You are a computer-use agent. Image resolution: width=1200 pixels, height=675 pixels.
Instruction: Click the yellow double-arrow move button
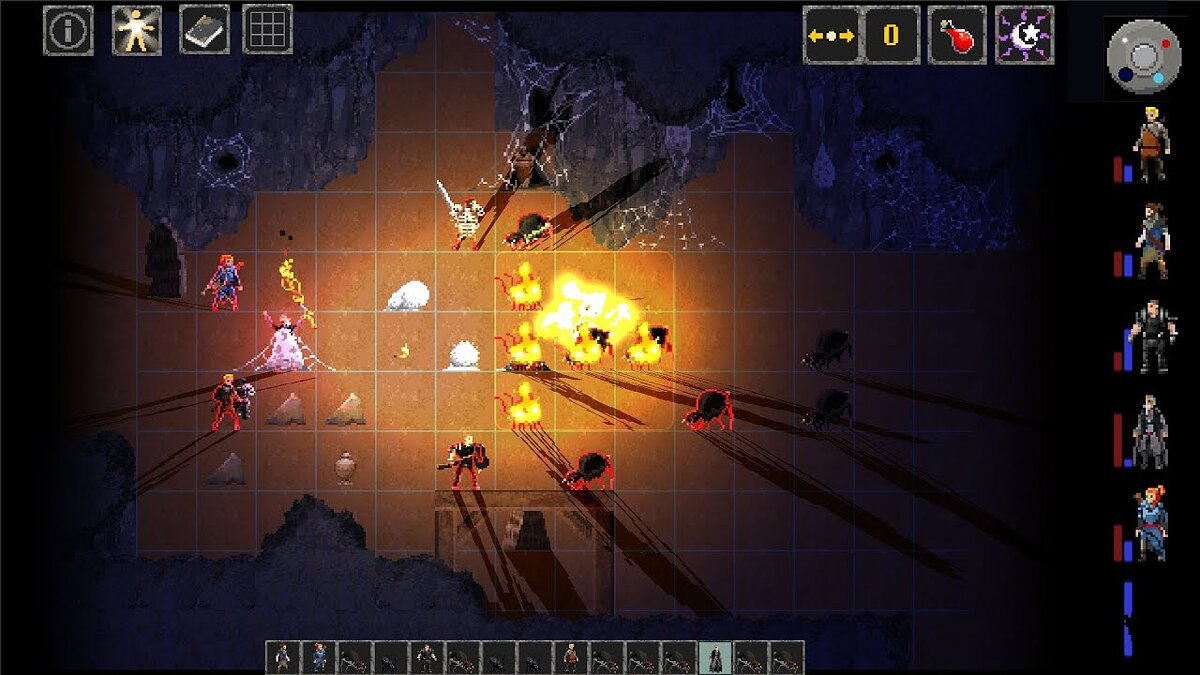click(831, 35)
